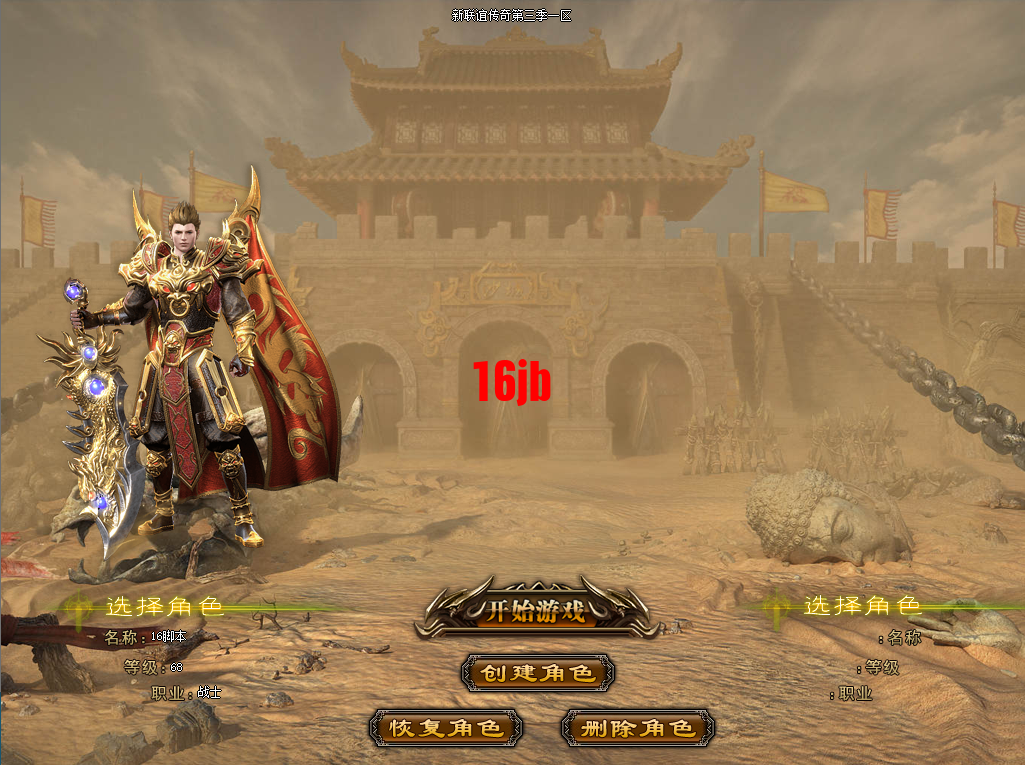This screenshot has height=765, width=1025.
Task: Choose the 恢复角色 restore button
Action: pyautogui.click(x=445, y=728)
